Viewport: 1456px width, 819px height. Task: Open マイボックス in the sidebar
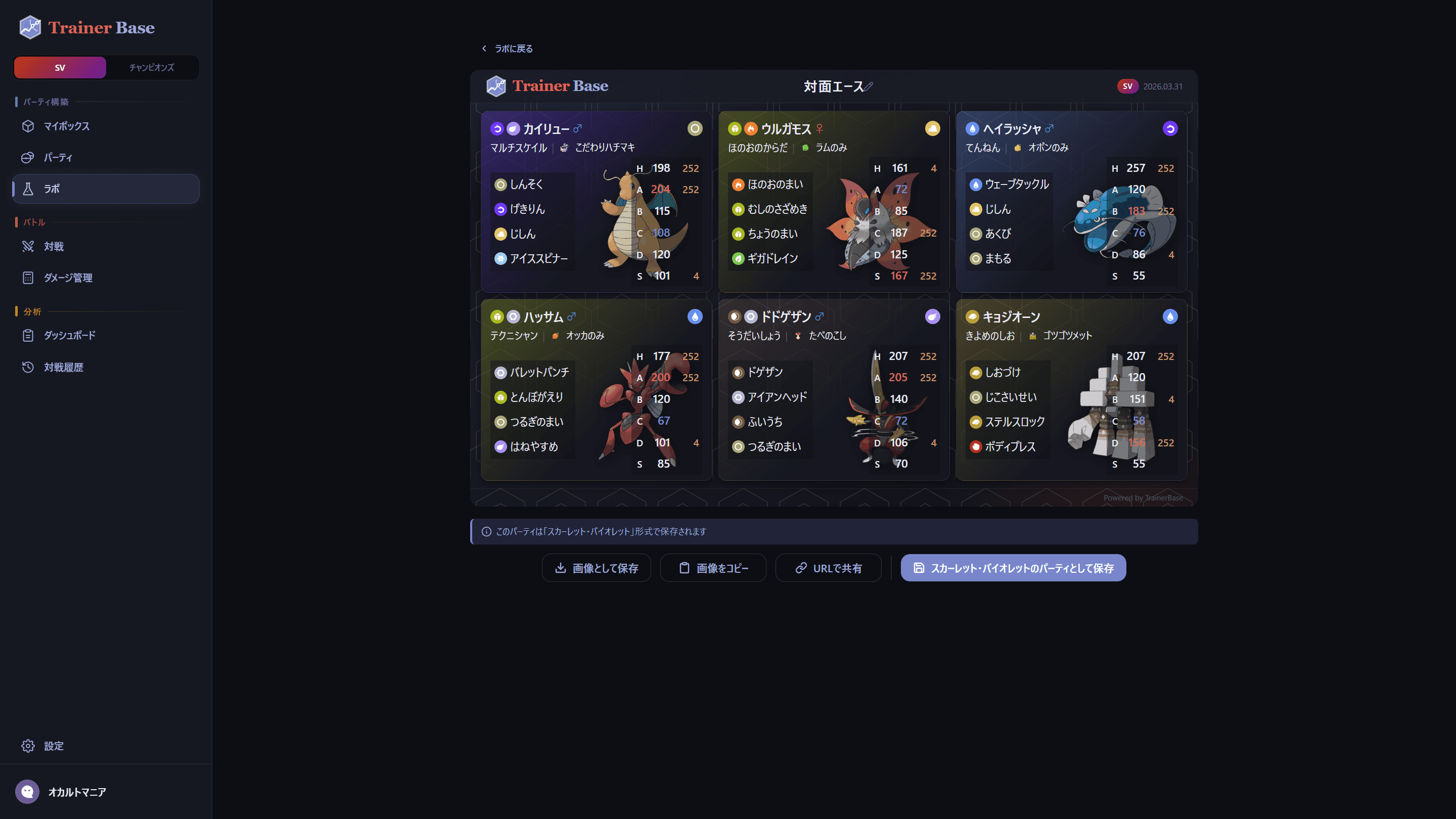point(67,126)
